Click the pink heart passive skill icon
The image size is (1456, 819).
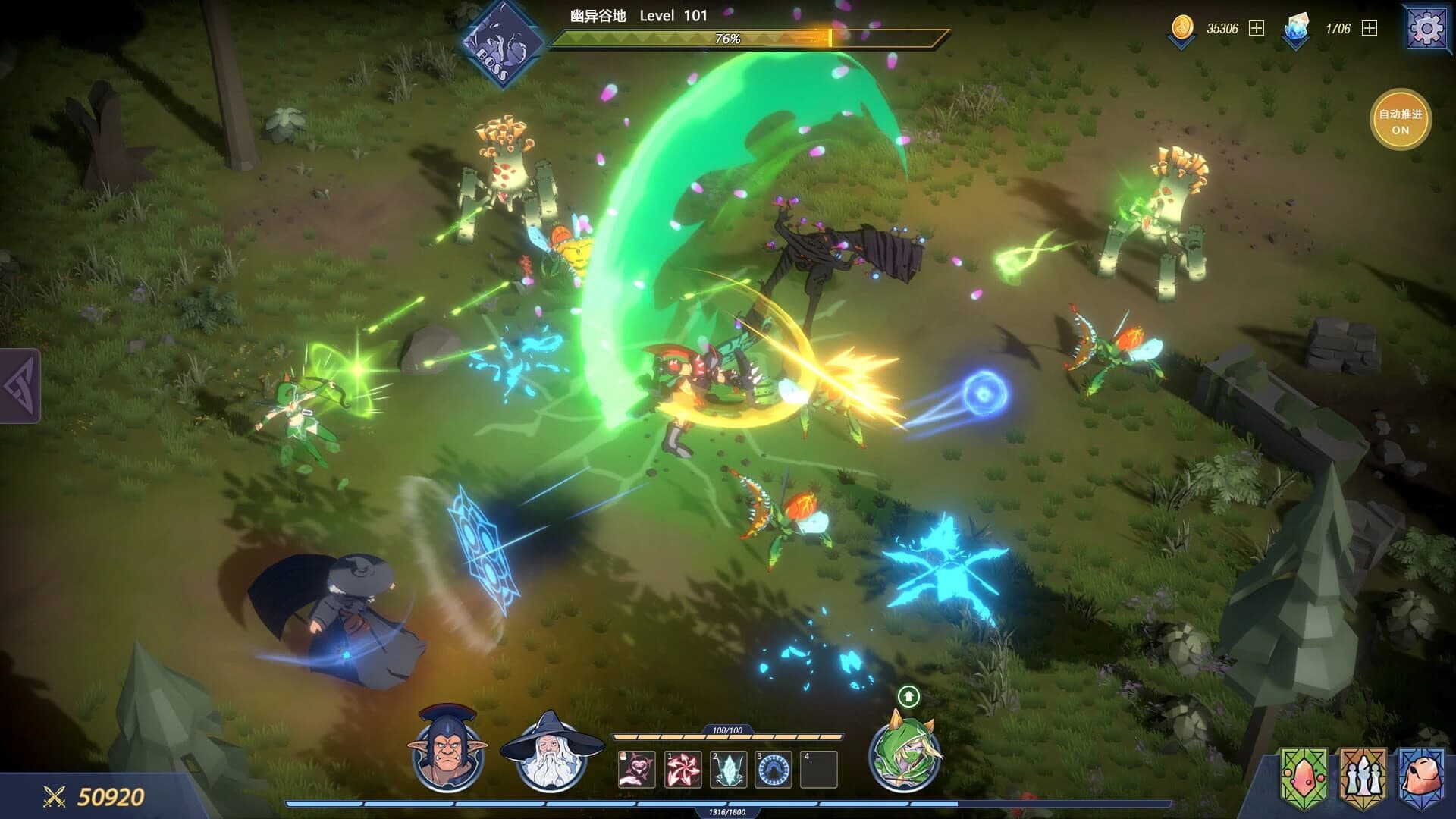click(637, 769)
